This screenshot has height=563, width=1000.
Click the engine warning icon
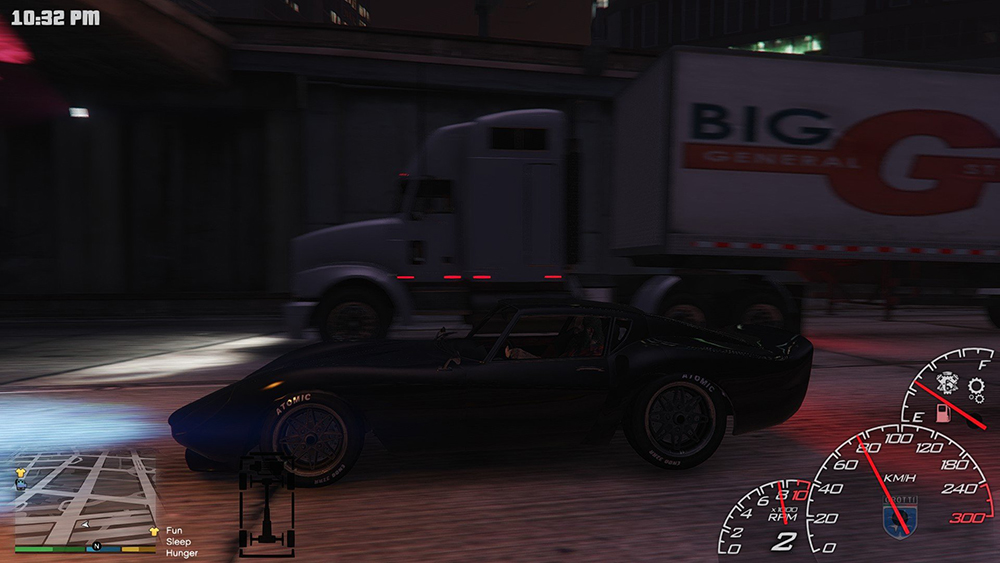946,383
